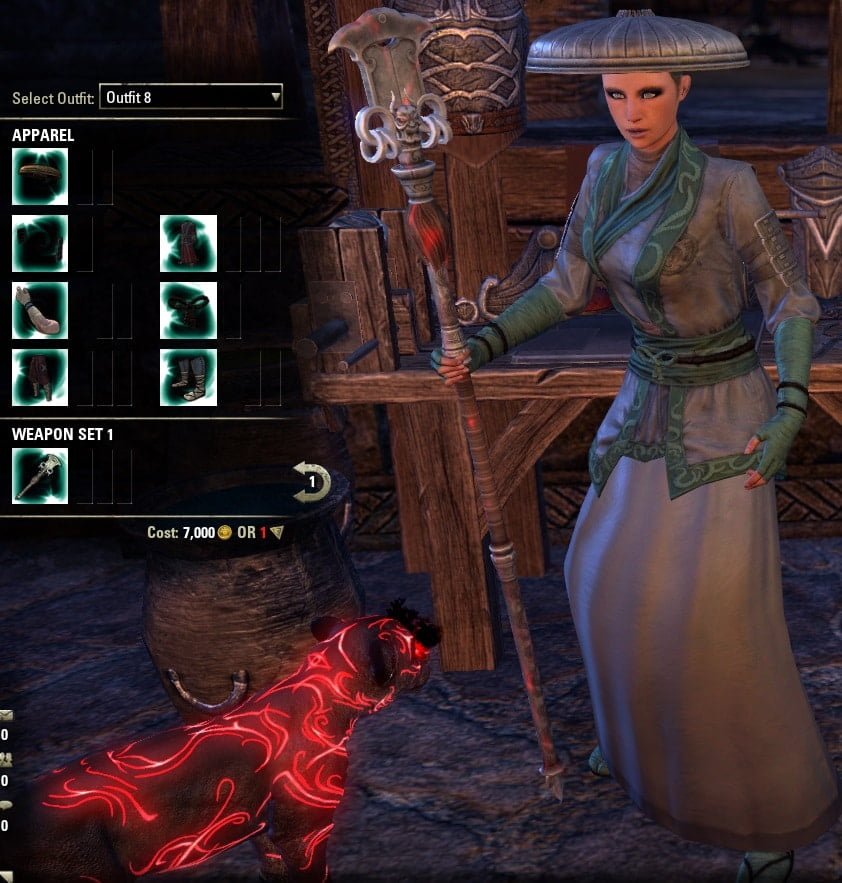Select the robe chest apparel slot
Screen dimensions: 842x883
tap(189, 244)
